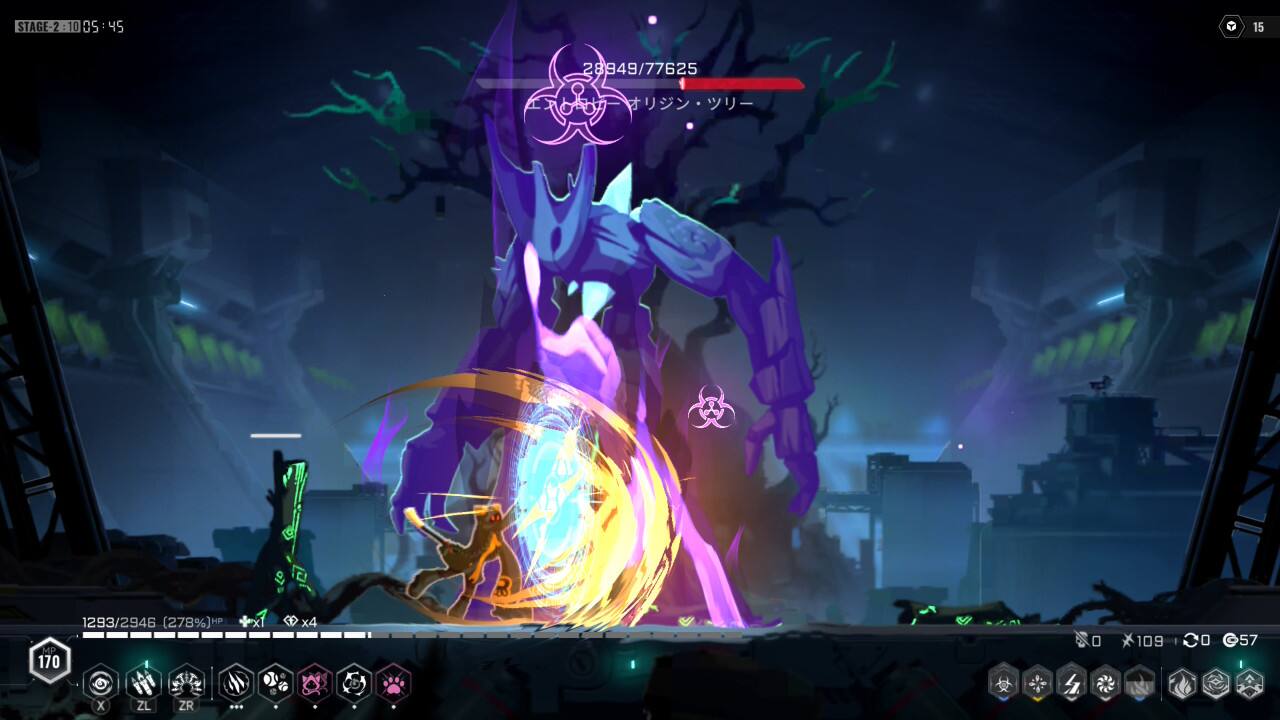Viewport: 1280px width, 720px height.
Task: Select the pink cat head ability icon
Action: (315, 682)
